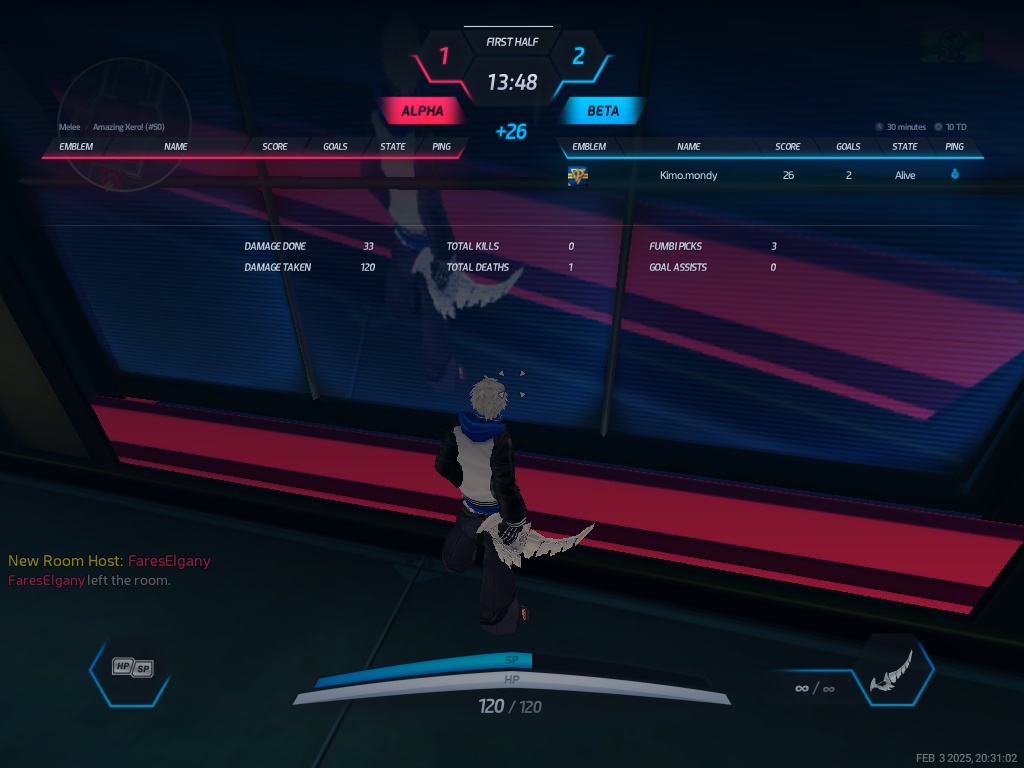The height and width of the screenshot is (768, 1024).
Task: Click FaresElgany's name in the chat log
Action: [169, 561]
